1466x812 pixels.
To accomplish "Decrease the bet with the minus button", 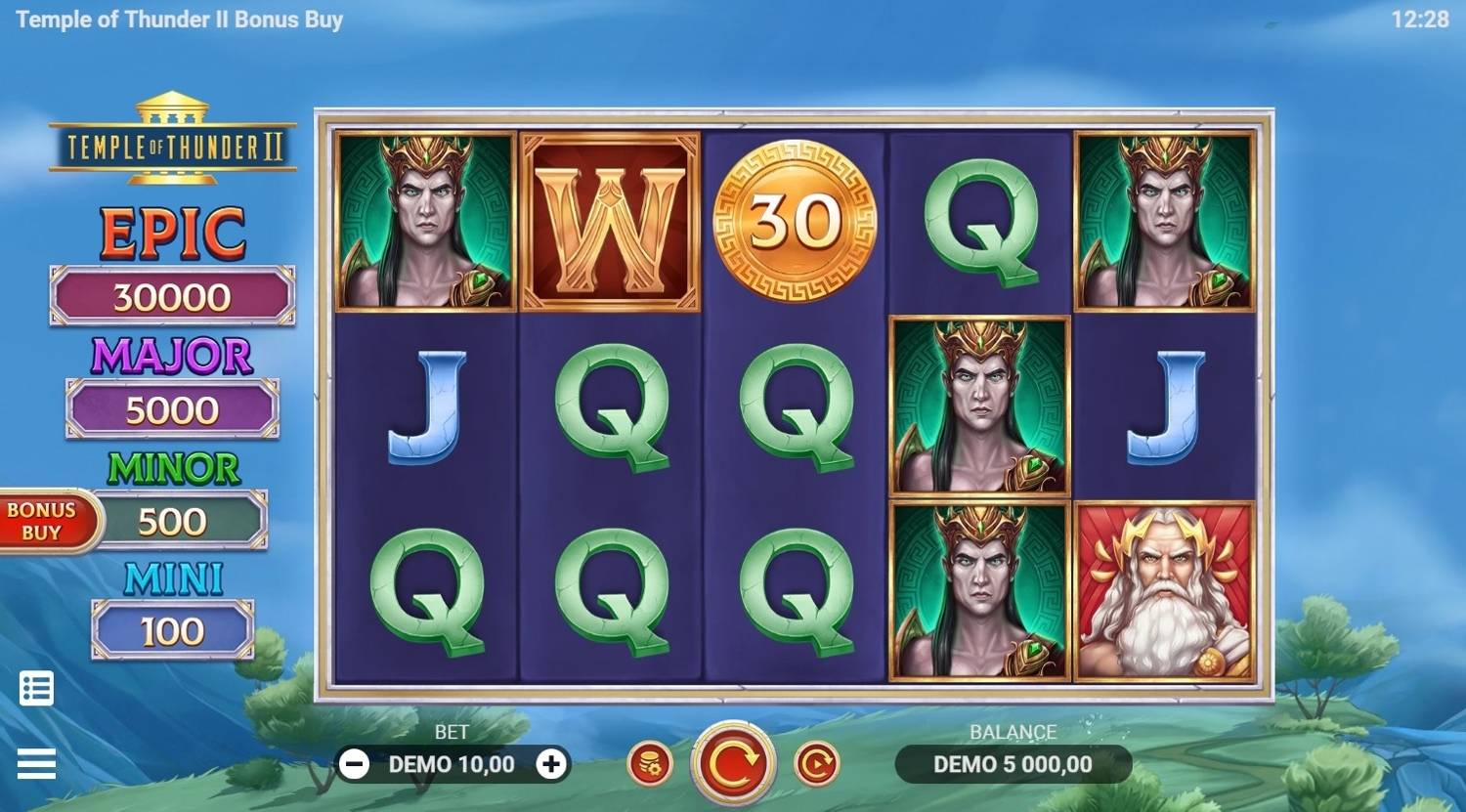I will click(355, 764).
